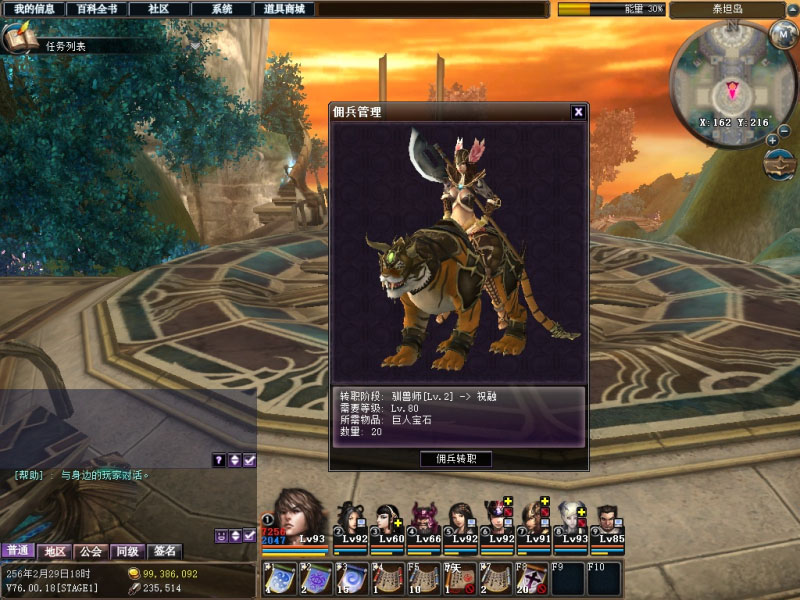
Task: Switch to the 地区 chat tab
Action: click(54, 551)
